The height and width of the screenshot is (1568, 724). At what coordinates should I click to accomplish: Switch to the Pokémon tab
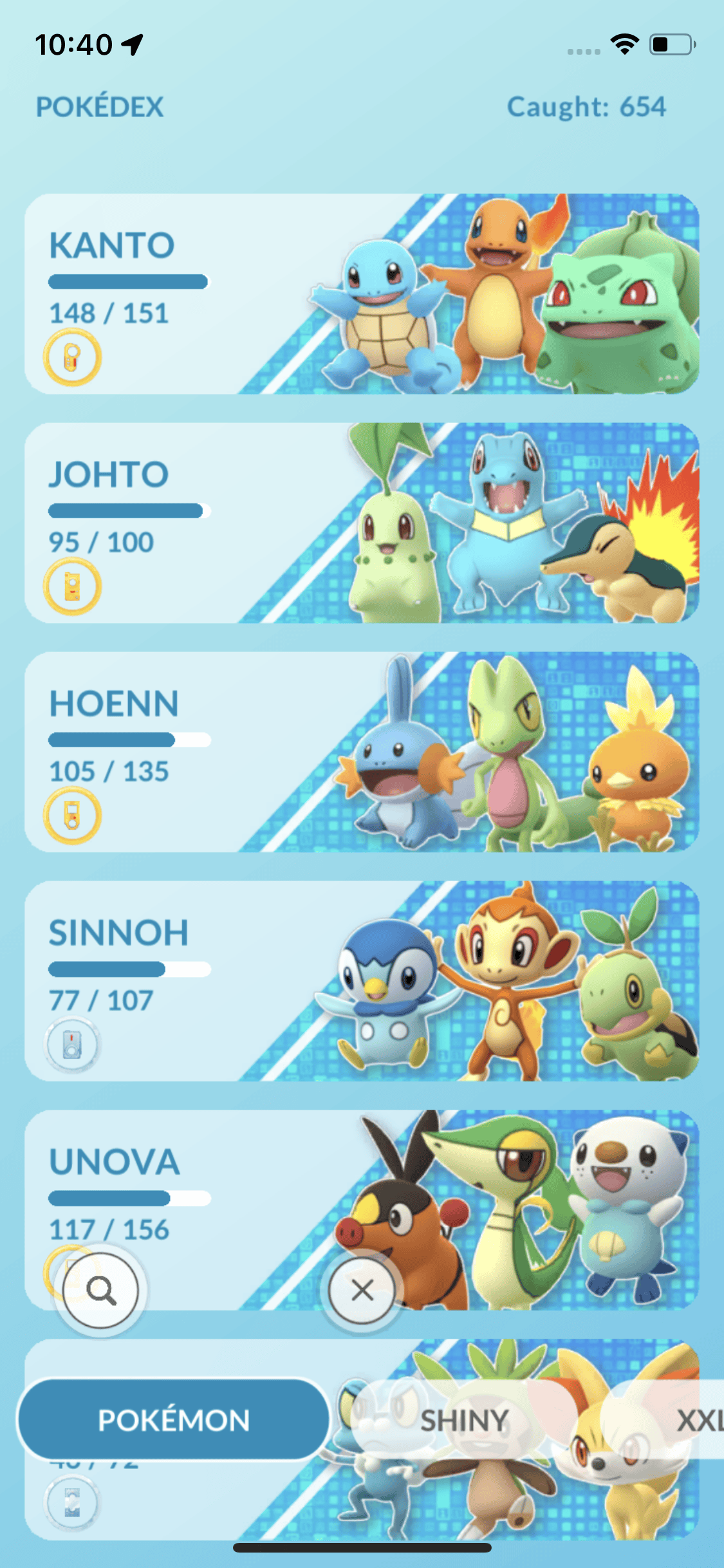174,1420
